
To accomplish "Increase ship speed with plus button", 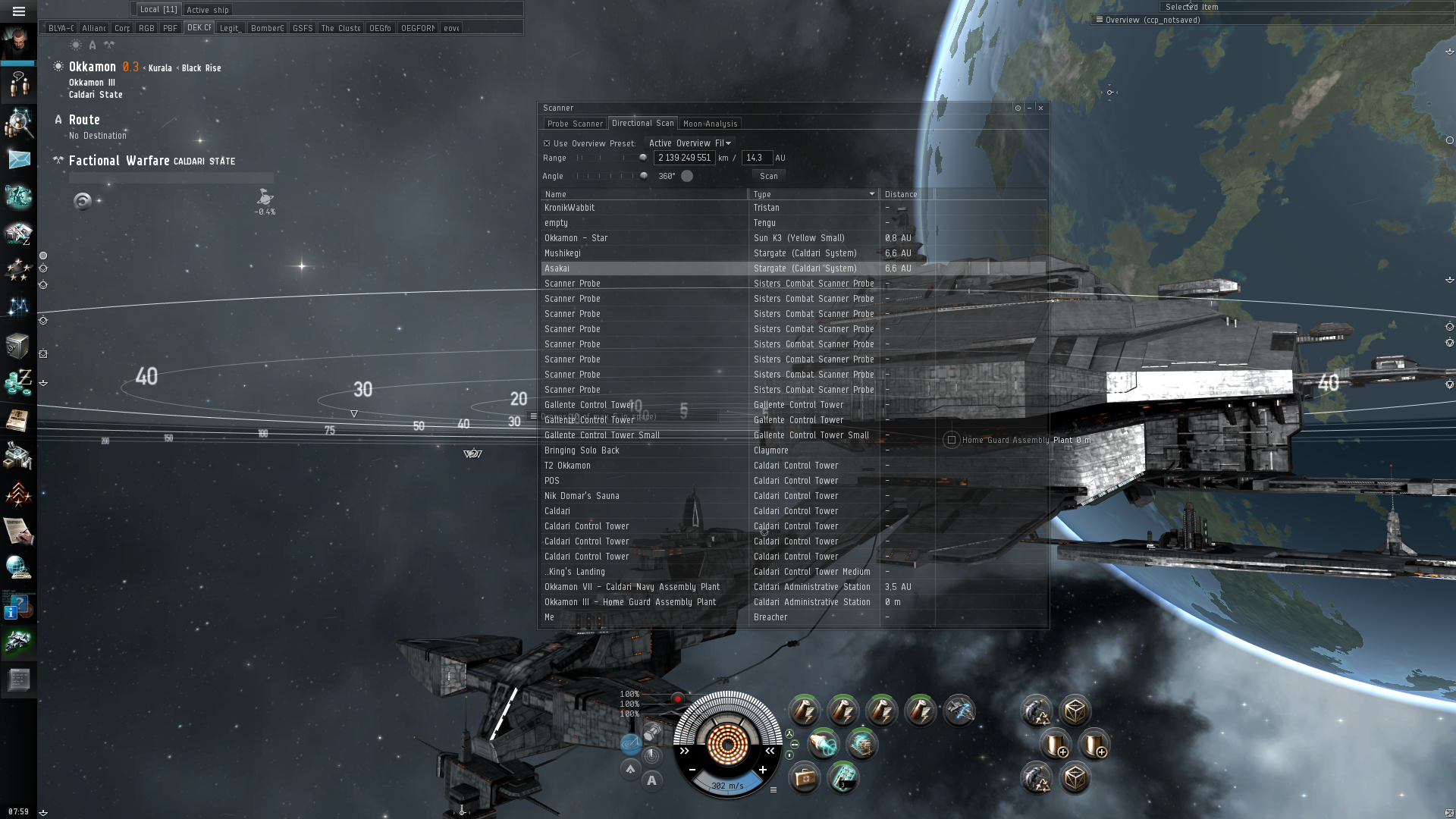I will tap(763, 770).
